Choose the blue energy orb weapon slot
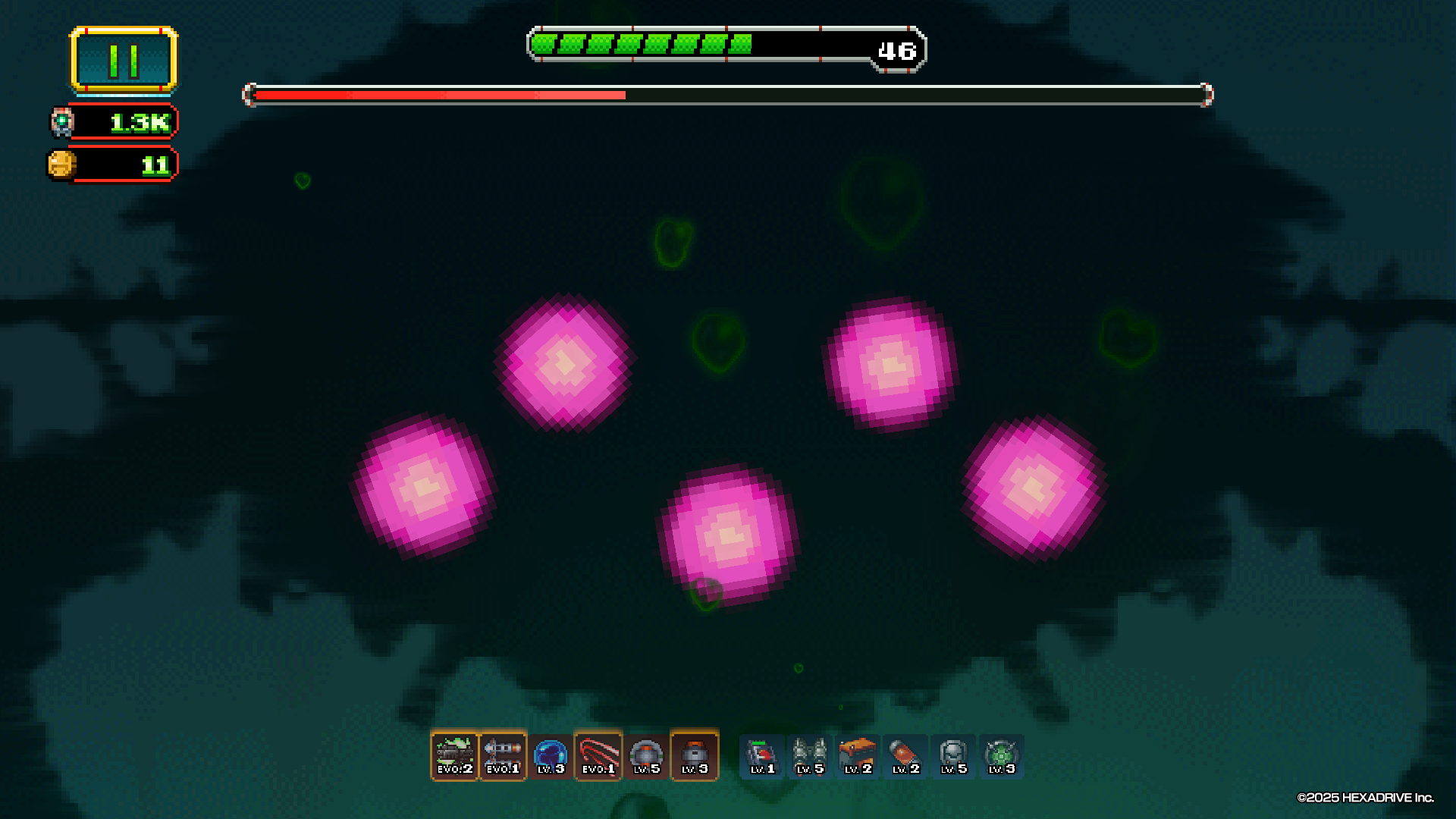The width and height of the screenshot is (1456, 819). (x=551, y=756)
